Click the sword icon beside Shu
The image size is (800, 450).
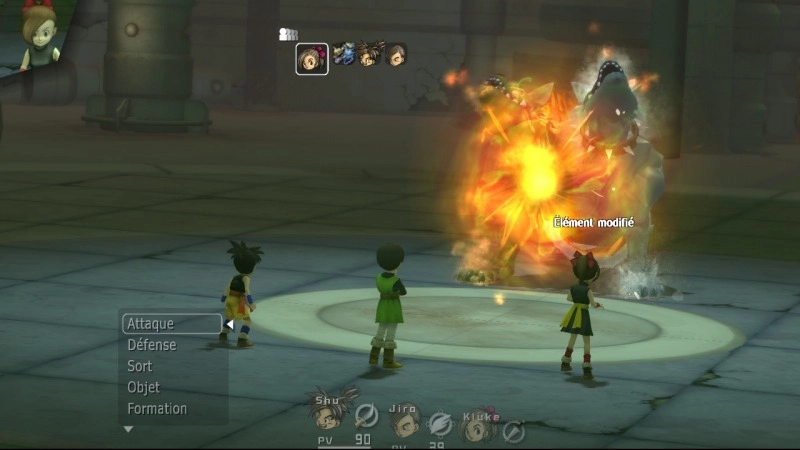pyautogui.click(x=367, y=414)
